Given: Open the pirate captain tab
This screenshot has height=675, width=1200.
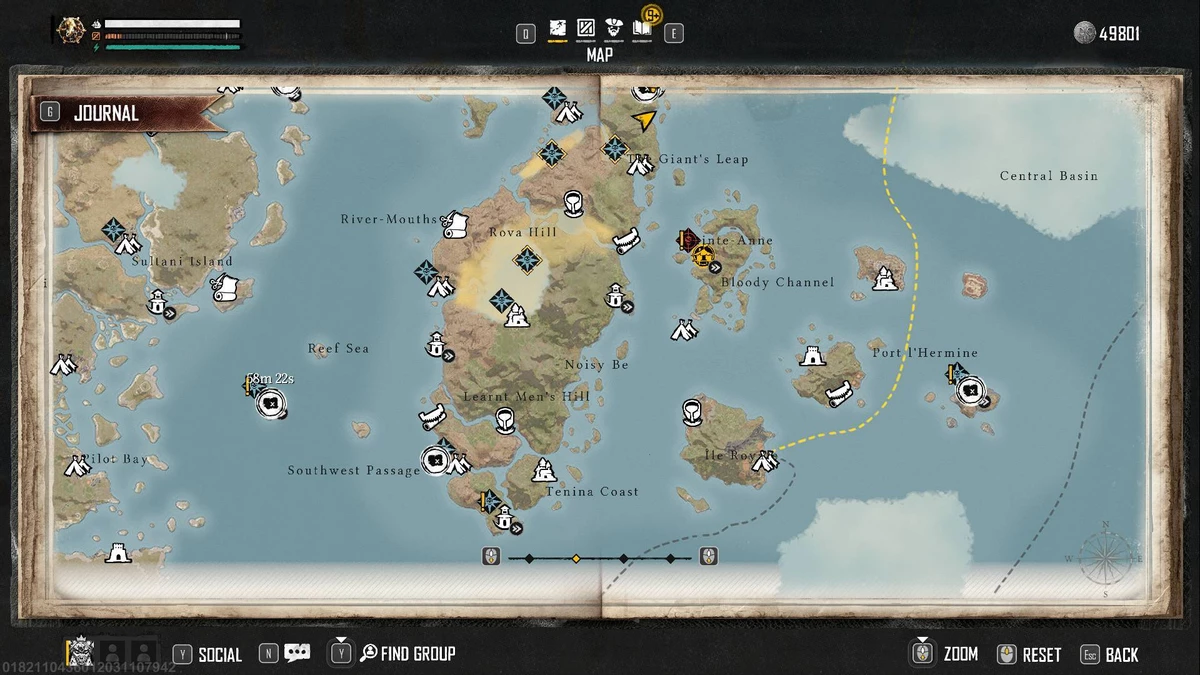Looking at the screenshot, I should [614, 32].
